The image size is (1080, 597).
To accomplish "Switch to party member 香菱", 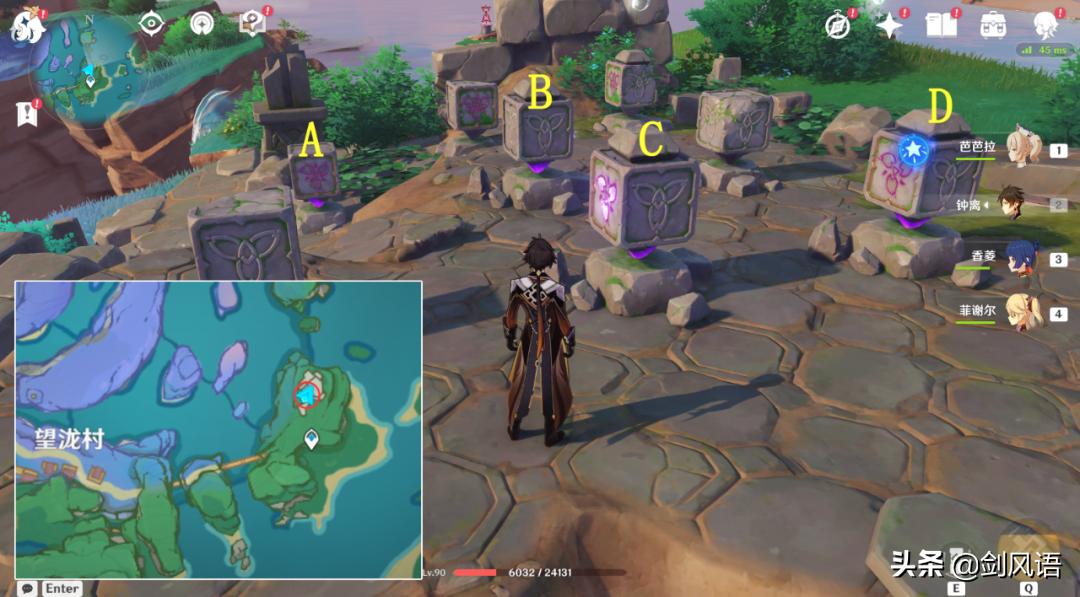I will point(1022,257).
